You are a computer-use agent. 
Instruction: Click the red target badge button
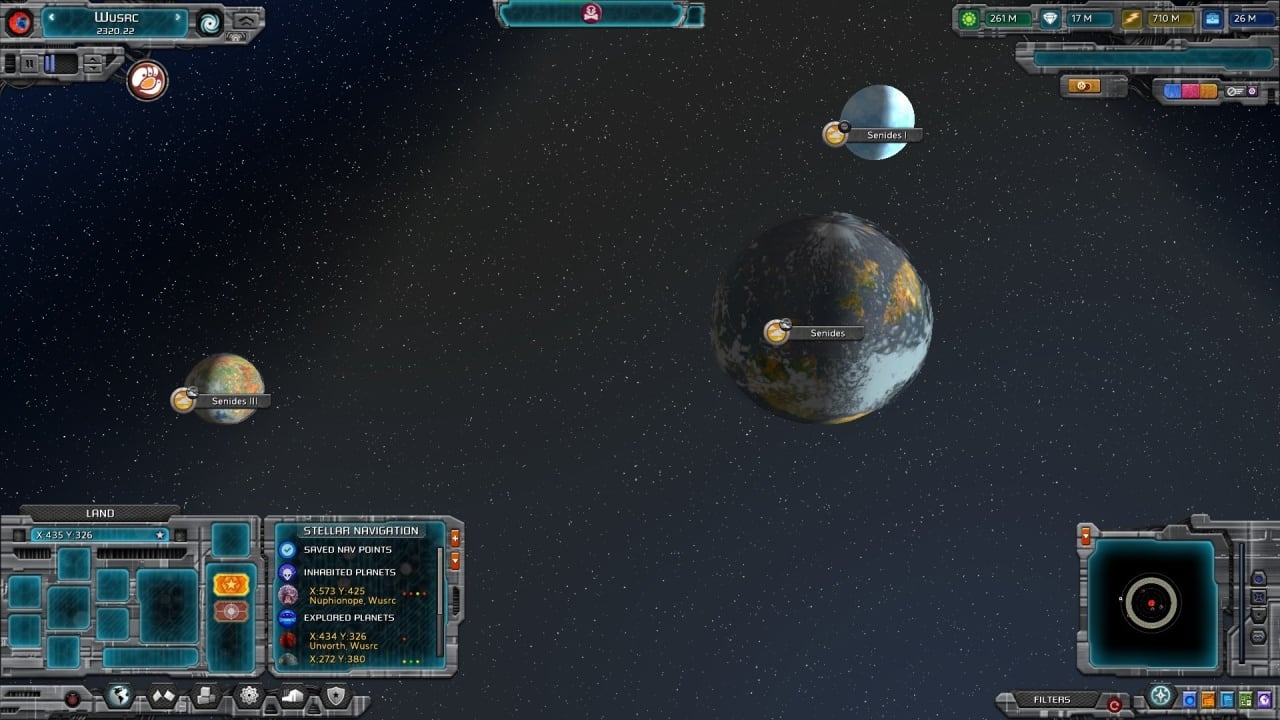tap(231, 611)
